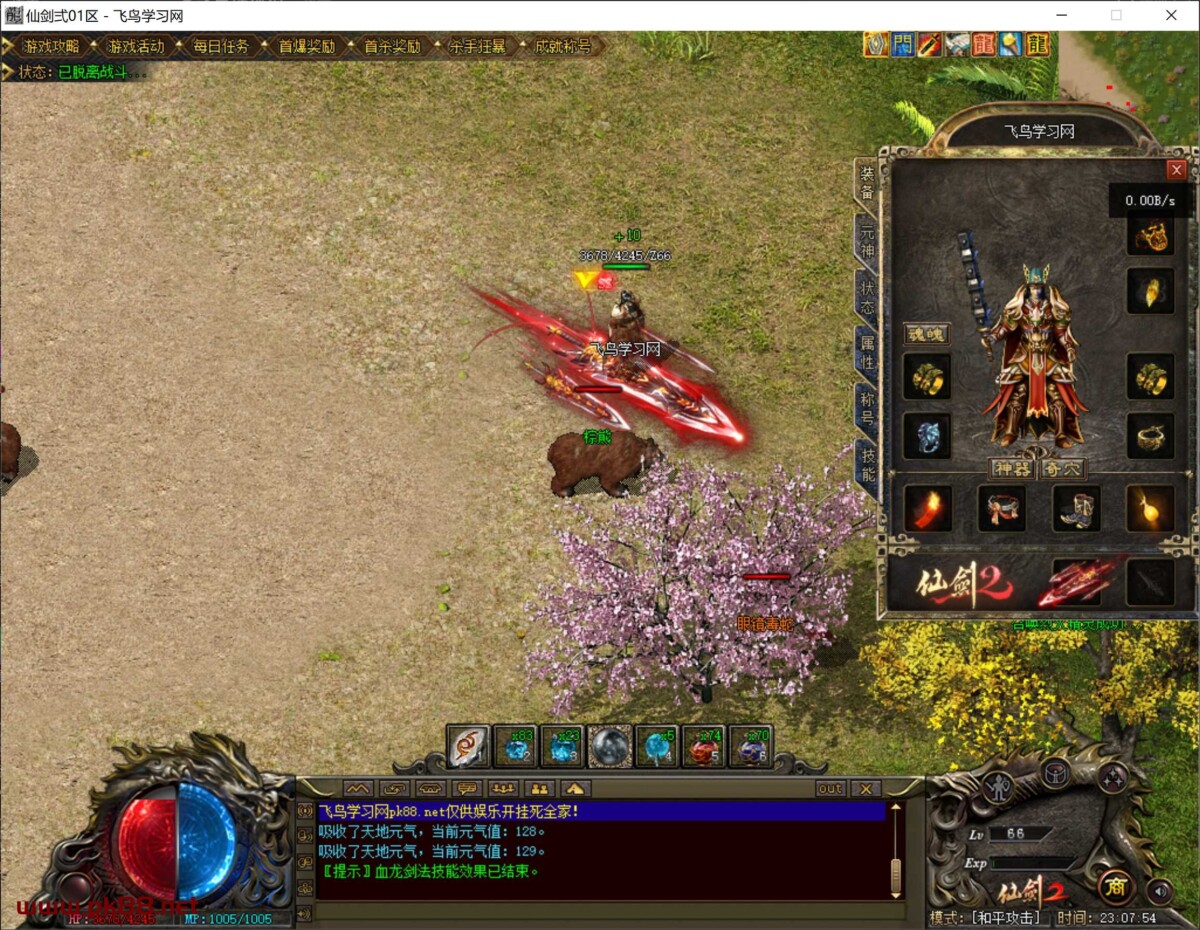1200x930 pixels.
Task: Click the 魂魄 button
Action: tap(925, 334)
